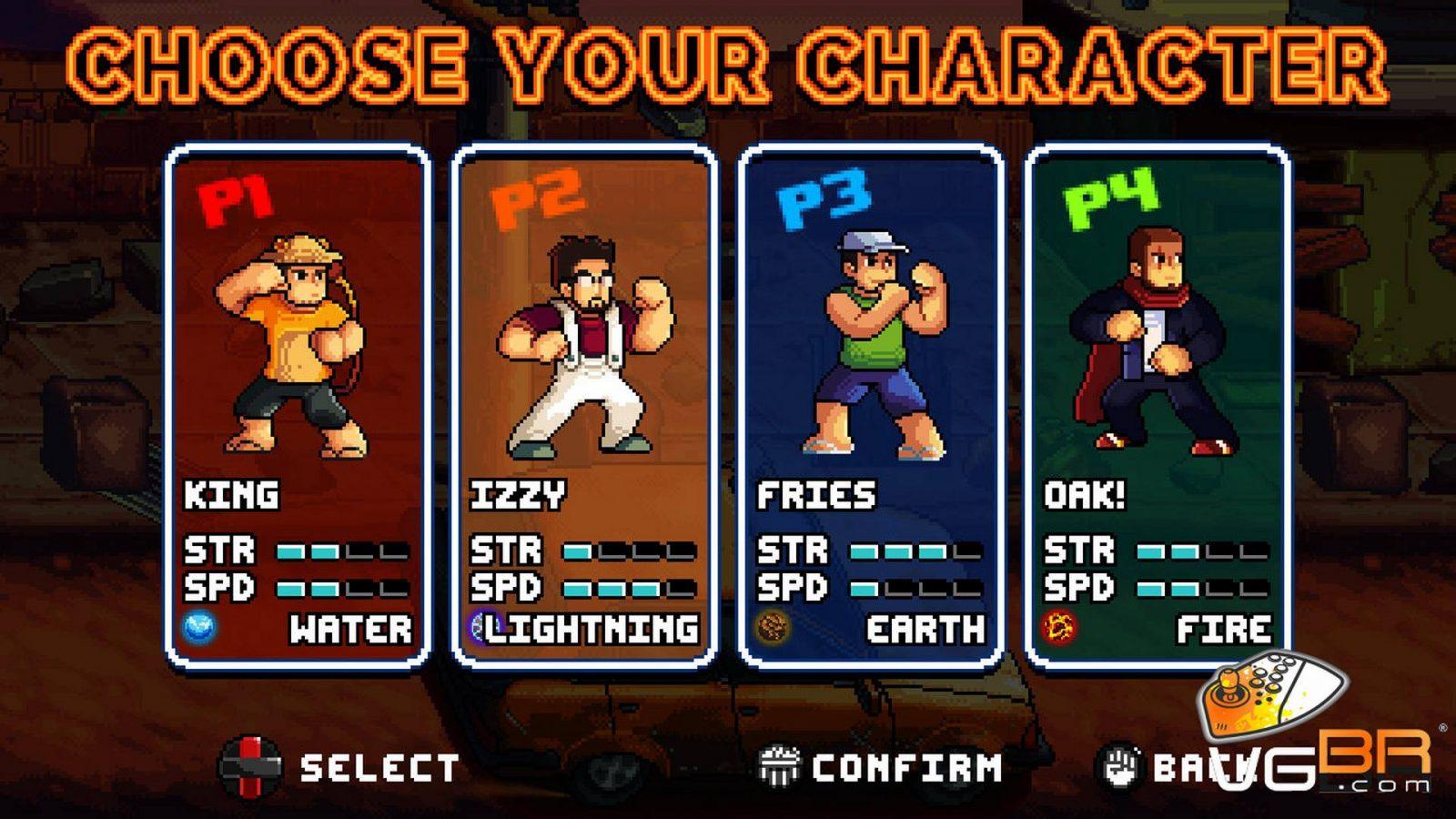Pick the Fries character card
Viewport: 1456px width, 819px height.
[871, 405]
